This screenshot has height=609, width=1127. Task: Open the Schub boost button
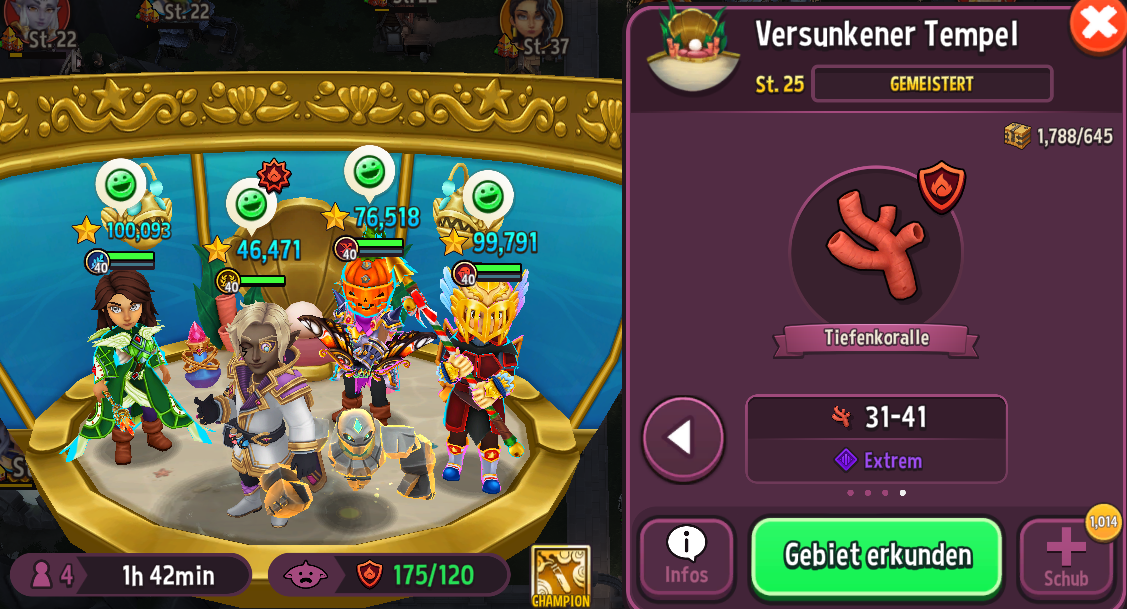pyautogui.click(x=1065, y=558)
